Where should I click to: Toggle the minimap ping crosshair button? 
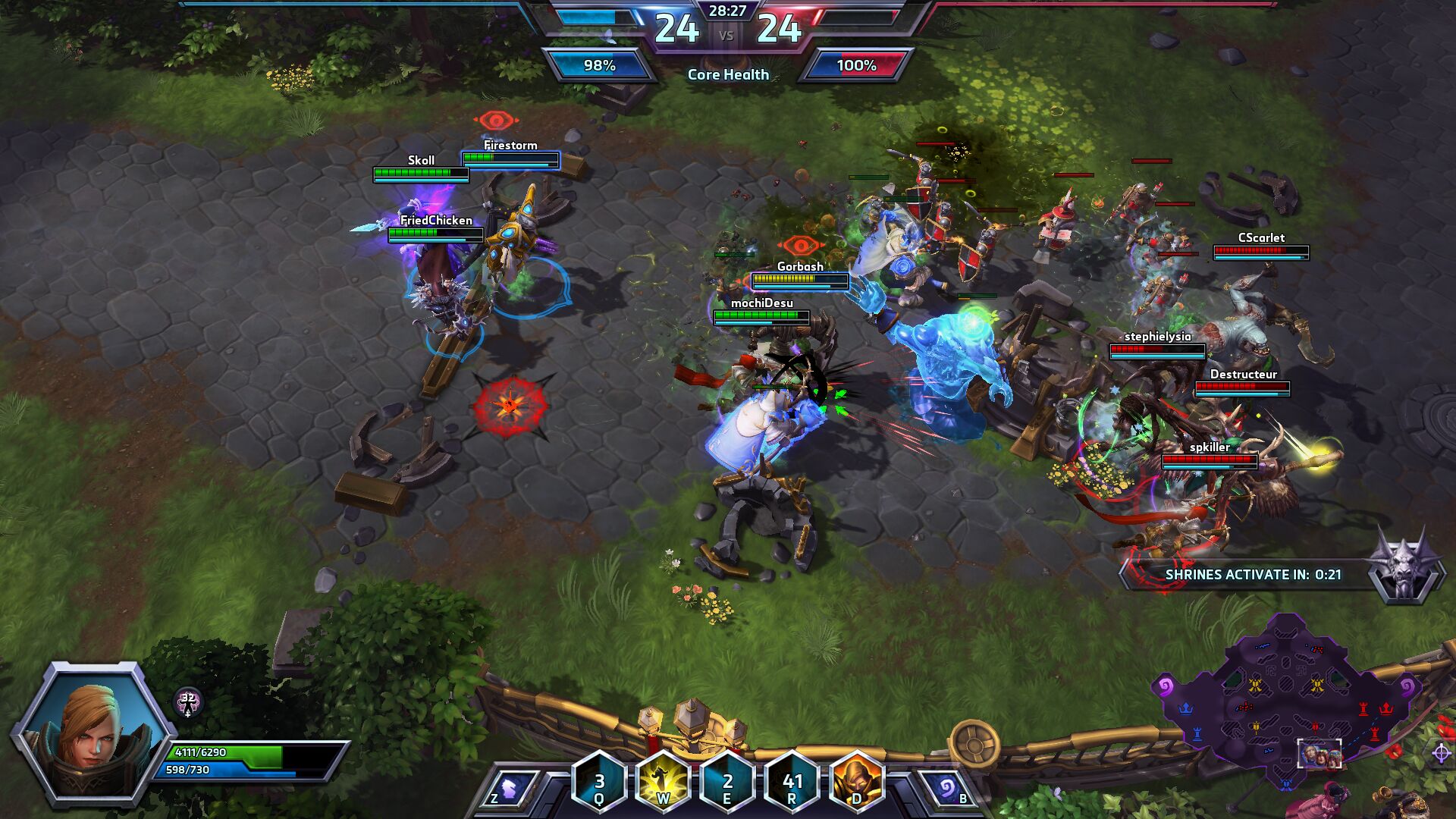[x=1442, y=753]
